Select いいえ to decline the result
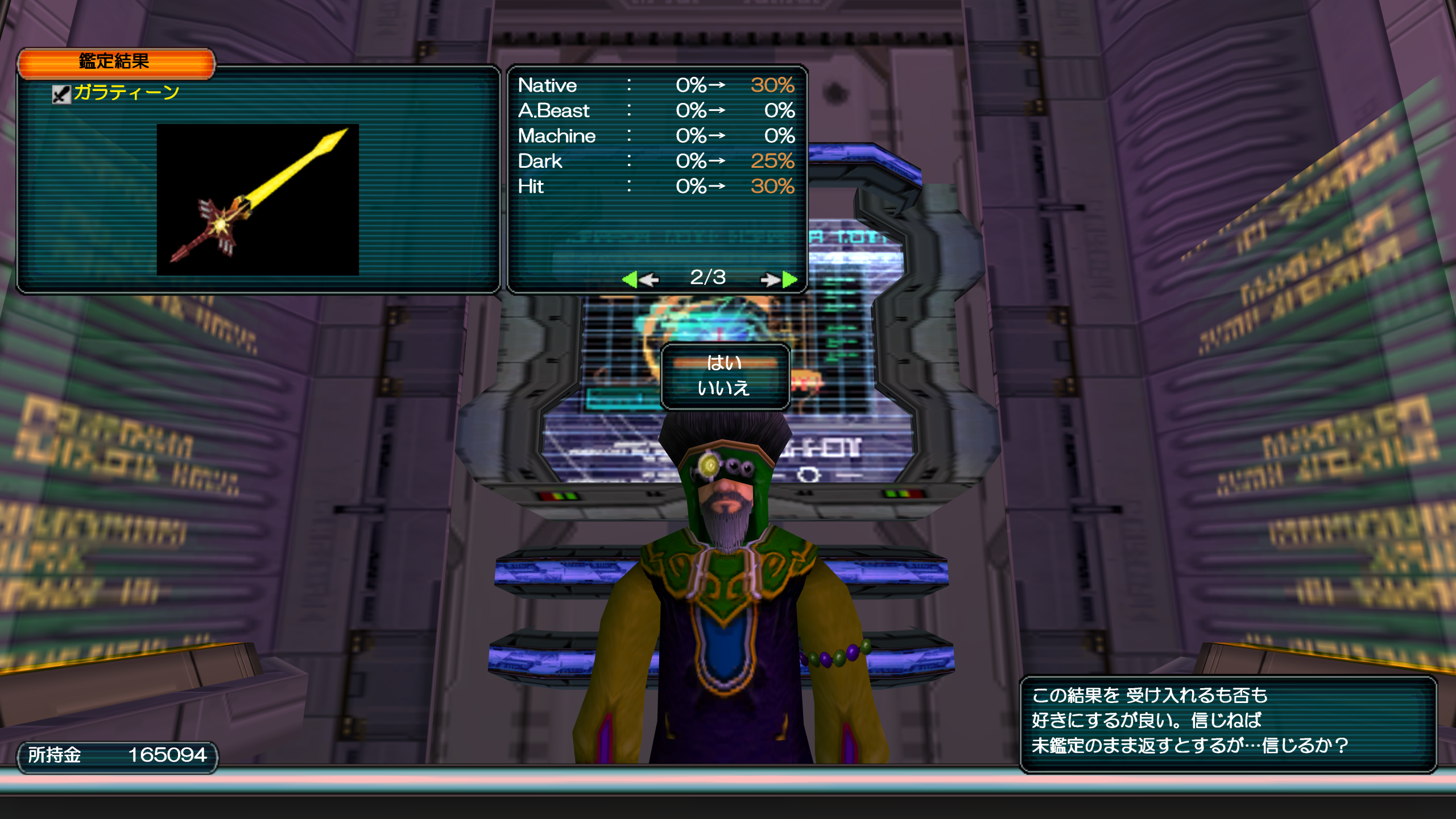 coord(724,388)
